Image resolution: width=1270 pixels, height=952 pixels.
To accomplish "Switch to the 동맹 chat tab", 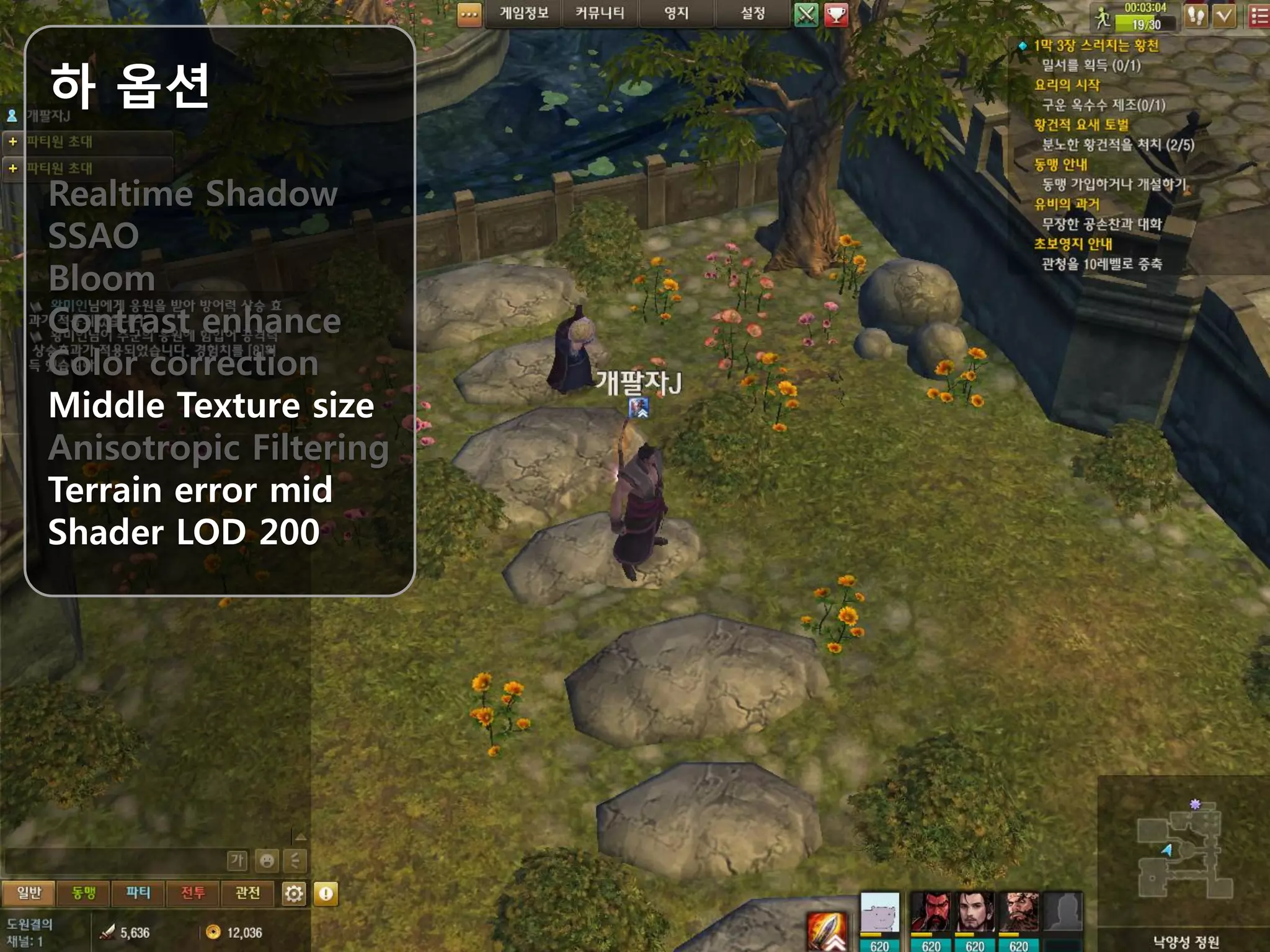I will 83,893.
